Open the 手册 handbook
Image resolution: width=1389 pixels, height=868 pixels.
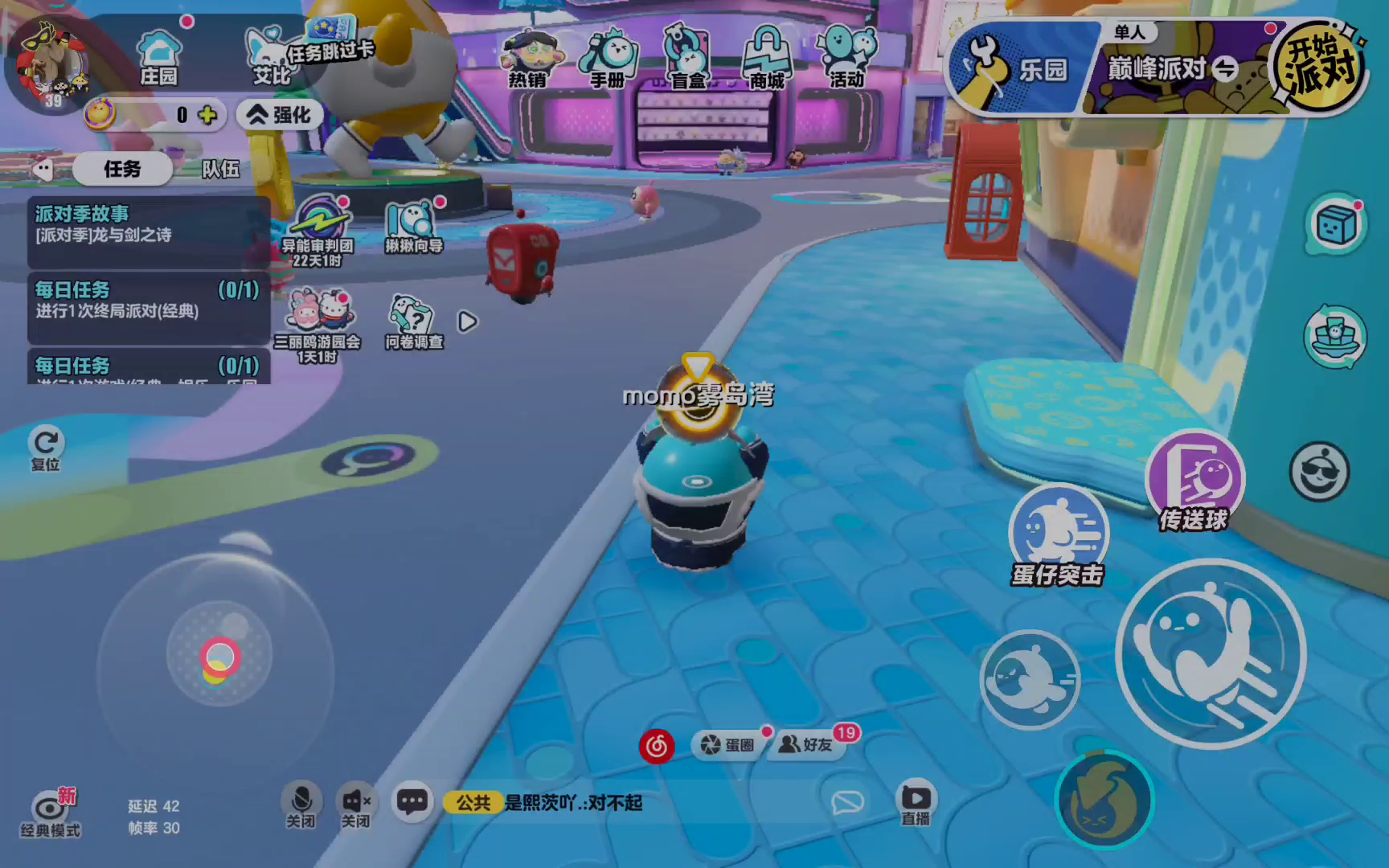[608, 58]
